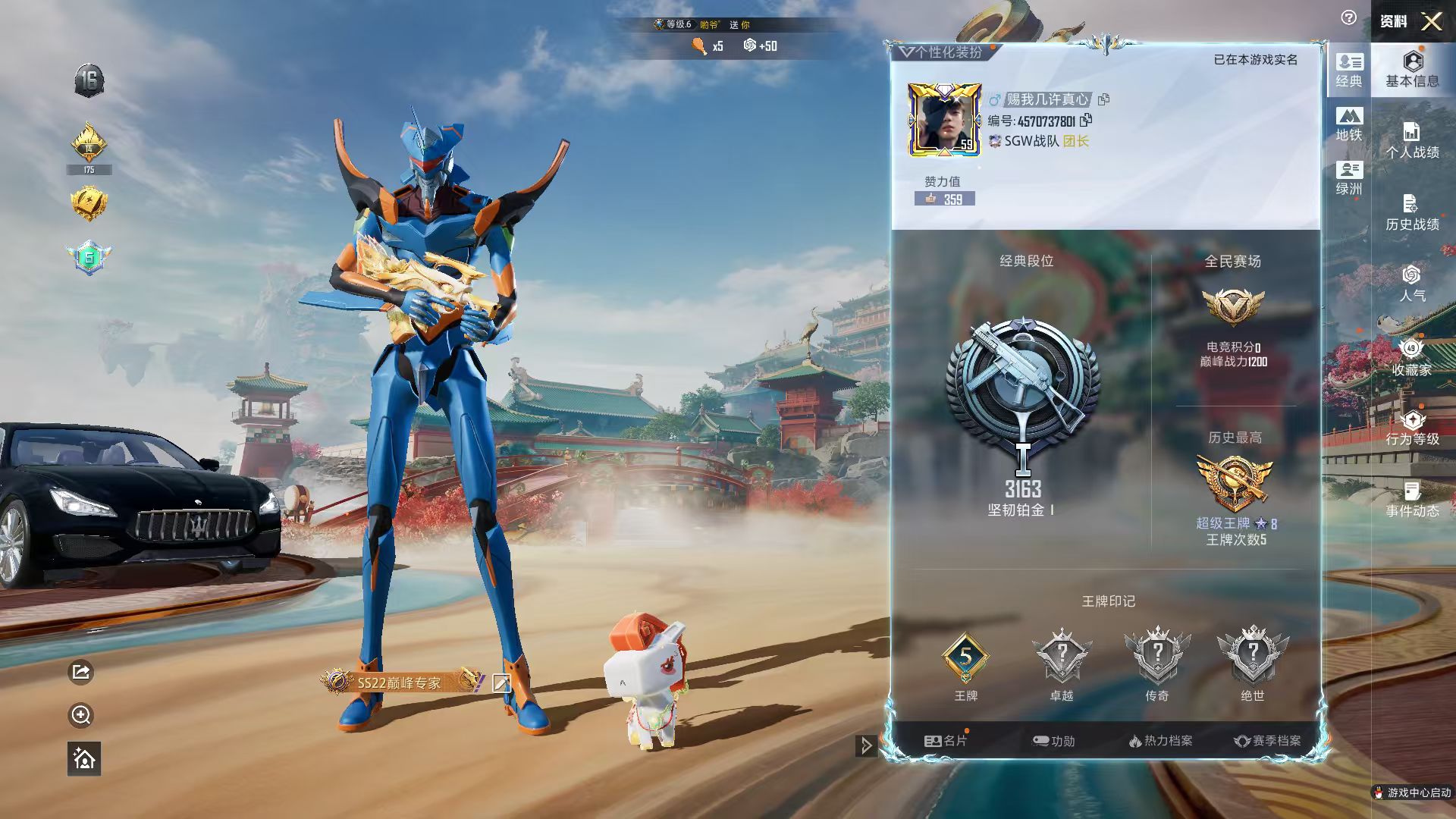Screen dimensions: 1456x819
Task: Click the share icon button
Action: pyautogui.click(x=81, y=672)
